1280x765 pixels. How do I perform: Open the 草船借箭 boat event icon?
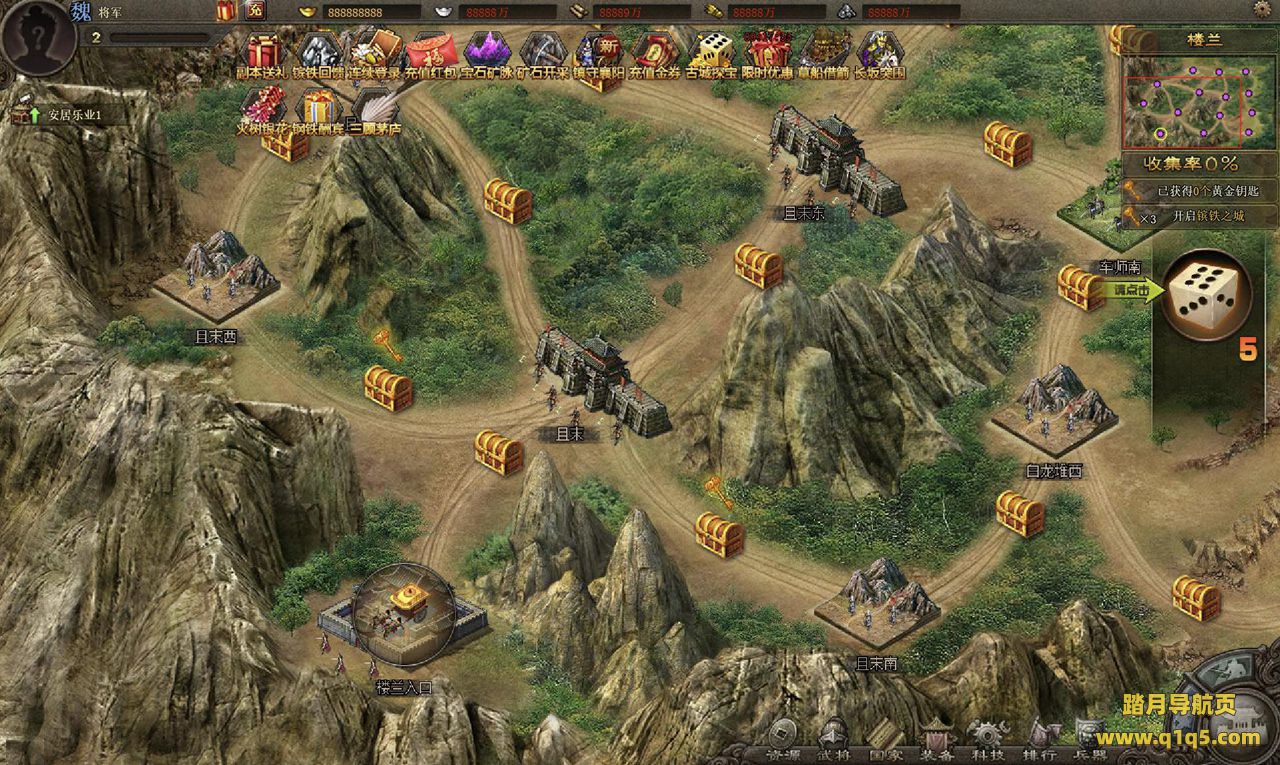coord(824,50)
